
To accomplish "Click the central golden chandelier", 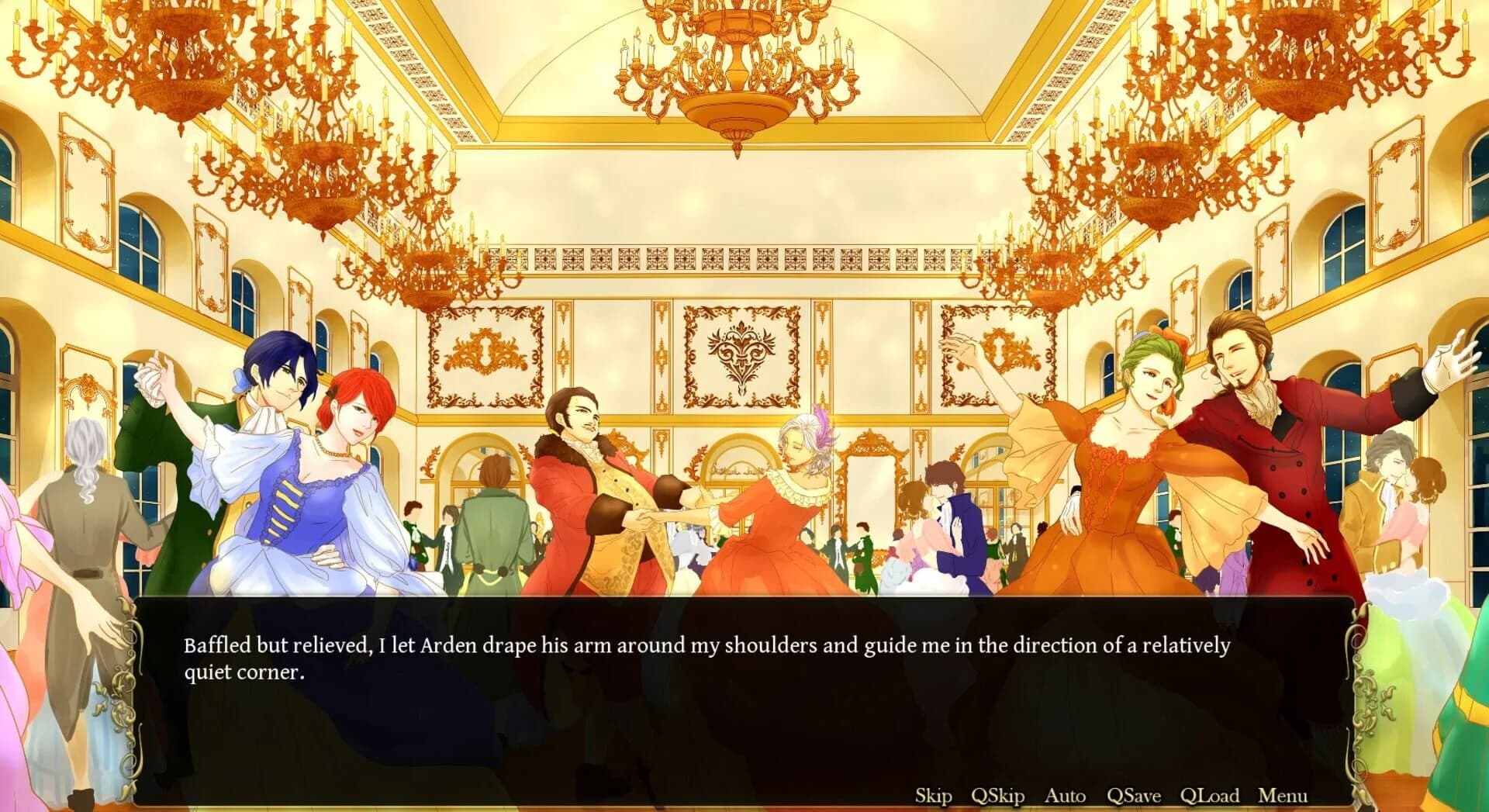I will [x=737, y=70].
